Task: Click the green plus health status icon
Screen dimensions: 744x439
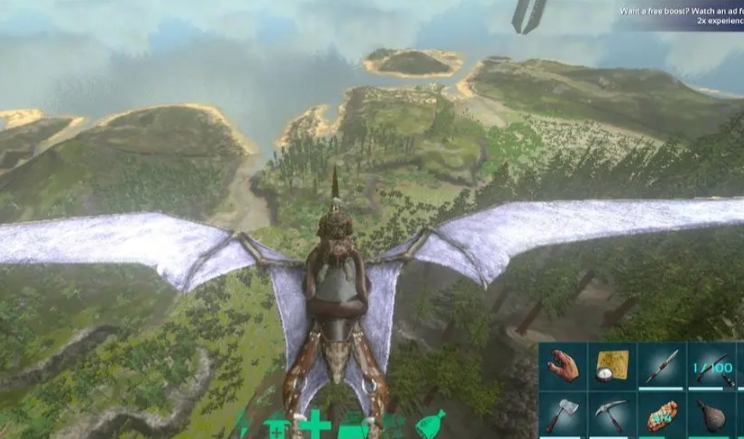Action: point(314,425)
